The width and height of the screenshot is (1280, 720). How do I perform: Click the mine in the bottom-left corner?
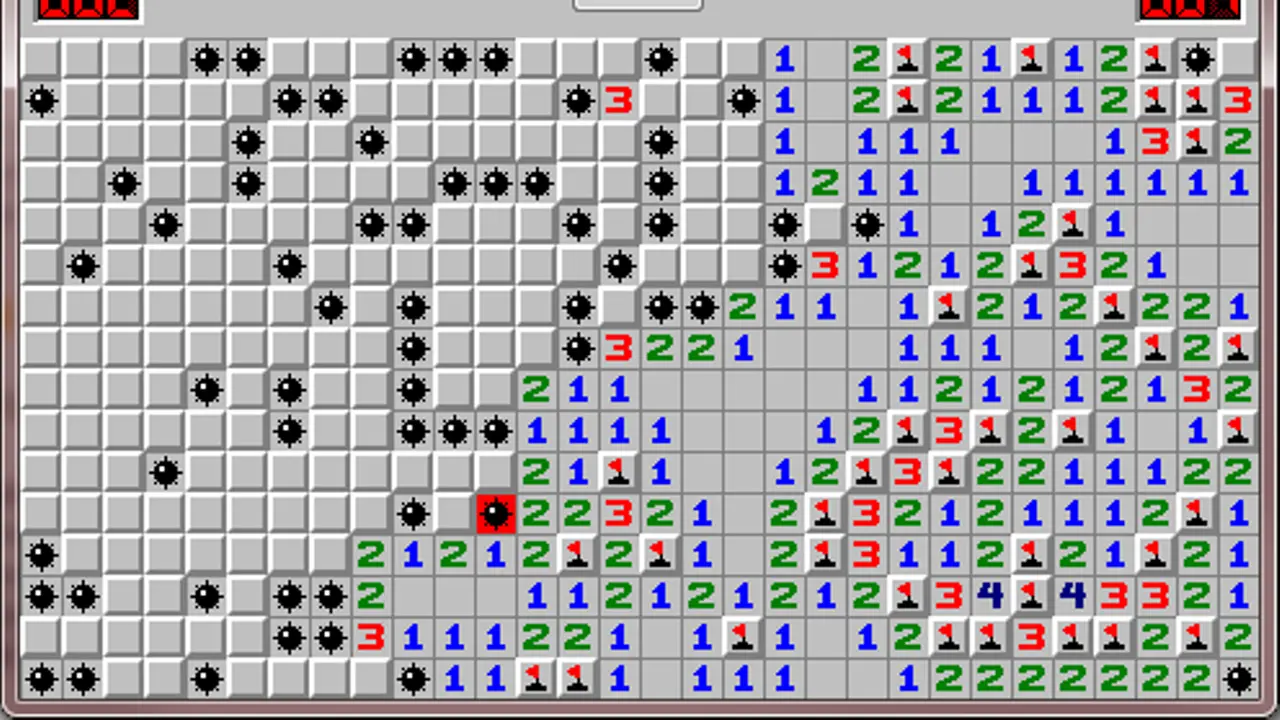click(x=42, y=680)
